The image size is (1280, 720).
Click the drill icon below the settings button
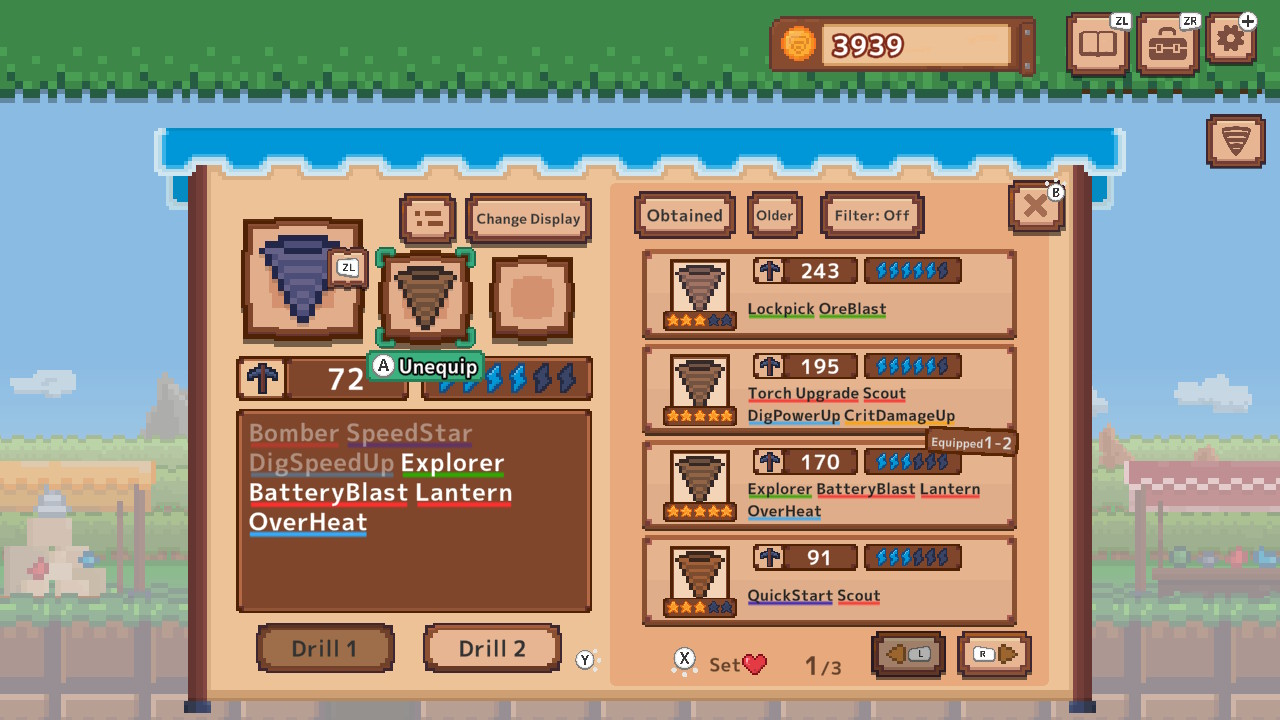coord(1234,143)
